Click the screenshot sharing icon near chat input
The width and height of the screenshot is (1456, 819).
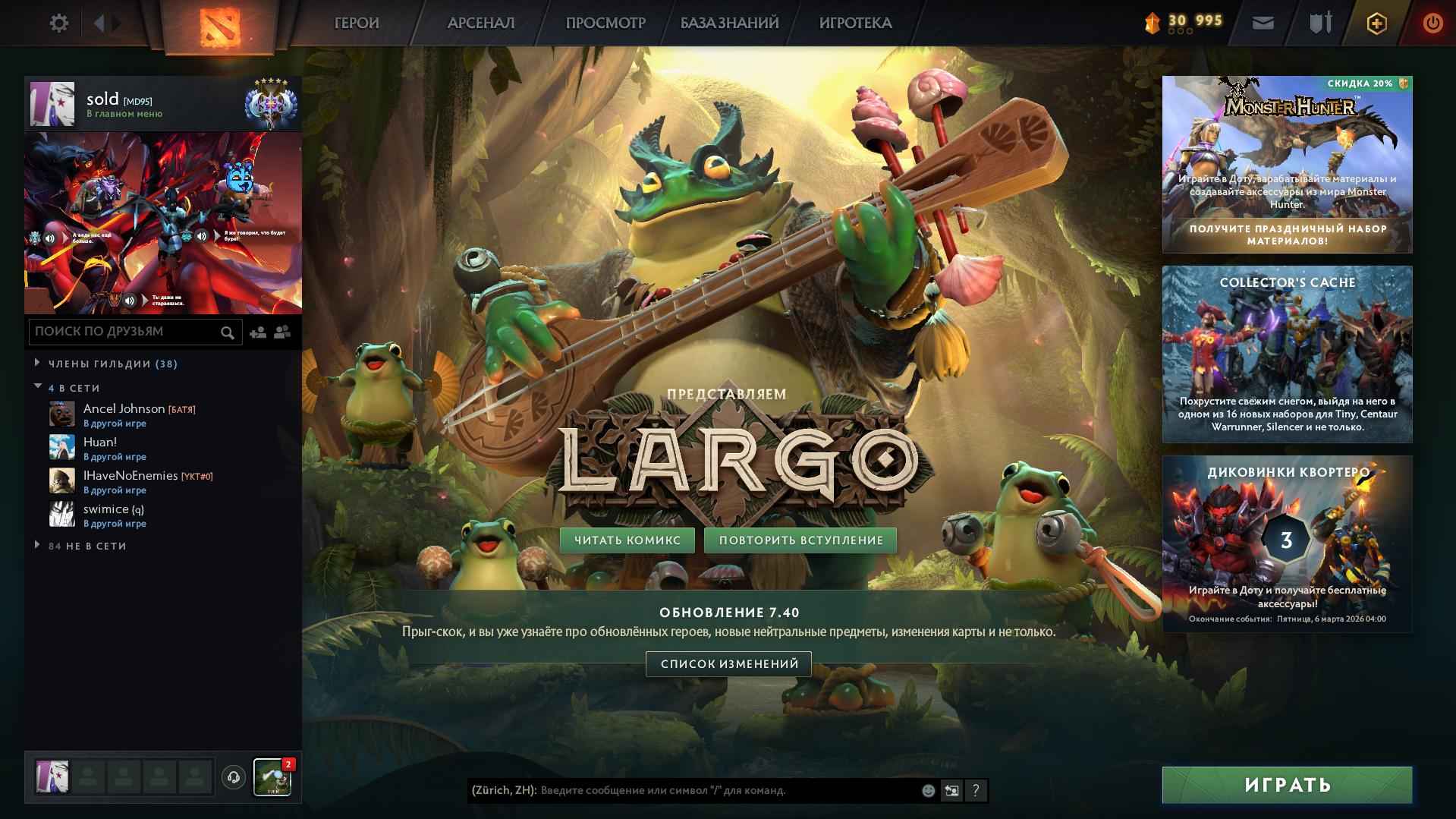(x=951, y=790)
